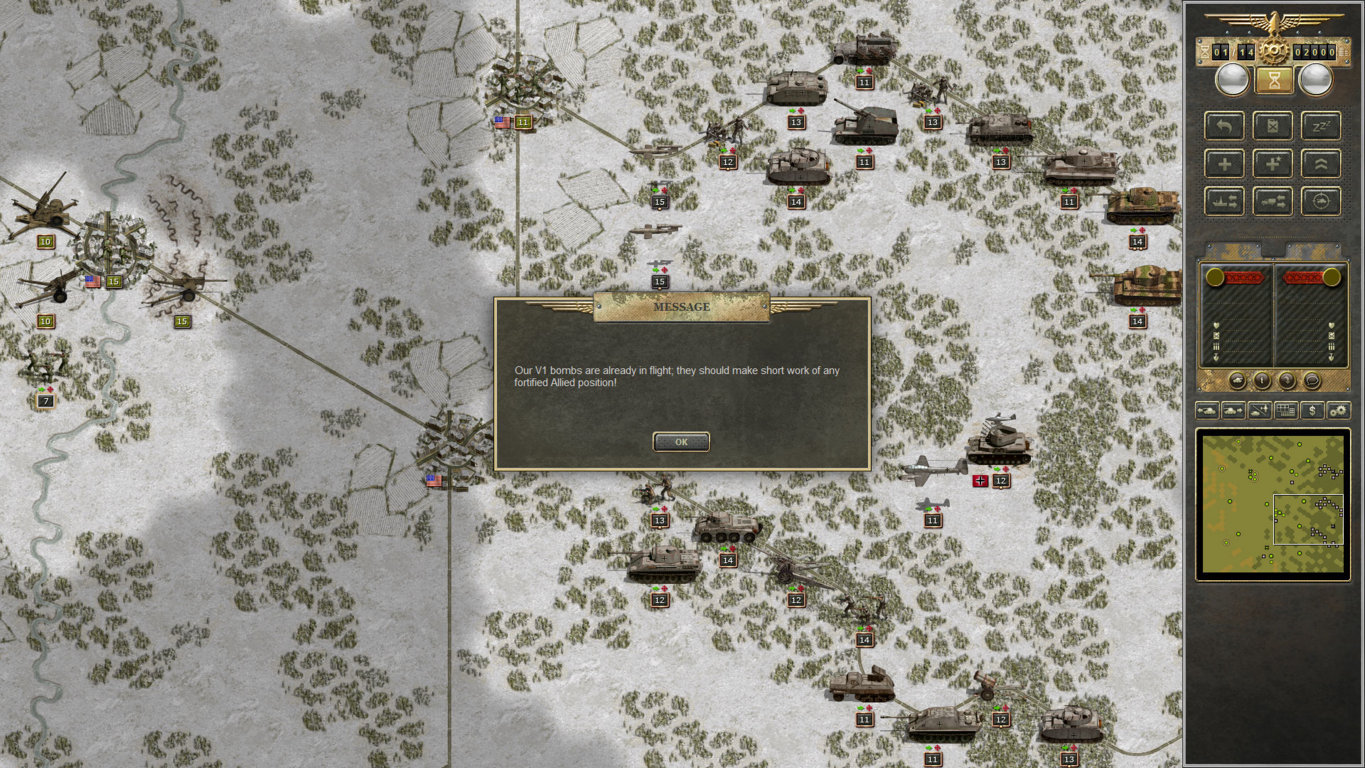Select the next unit (right-arrow tank)
Viewport: 1365px width, 768px height.
[1233, 410]
